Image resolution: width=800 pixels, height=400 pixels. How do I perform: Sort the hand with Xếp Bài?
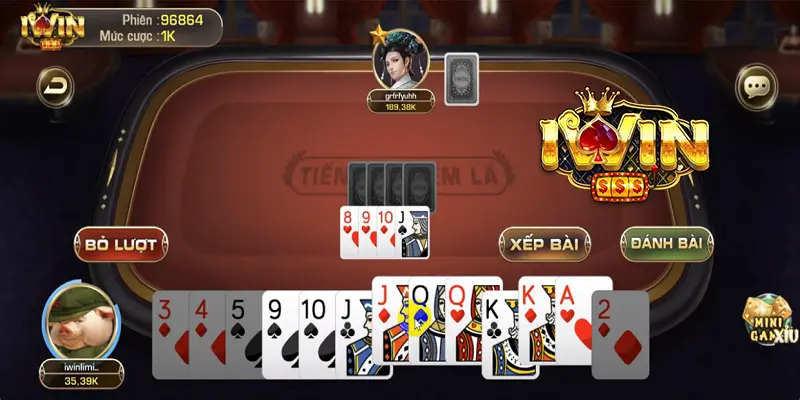[544, 244]
